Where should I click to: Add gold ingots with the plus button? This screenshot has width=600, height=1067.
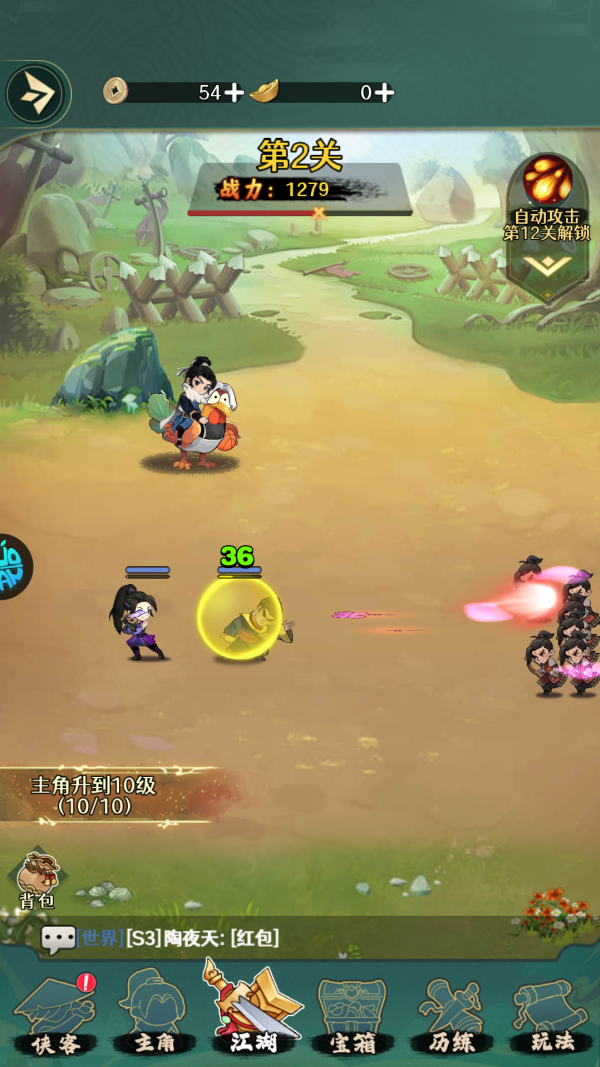point(384,93)
